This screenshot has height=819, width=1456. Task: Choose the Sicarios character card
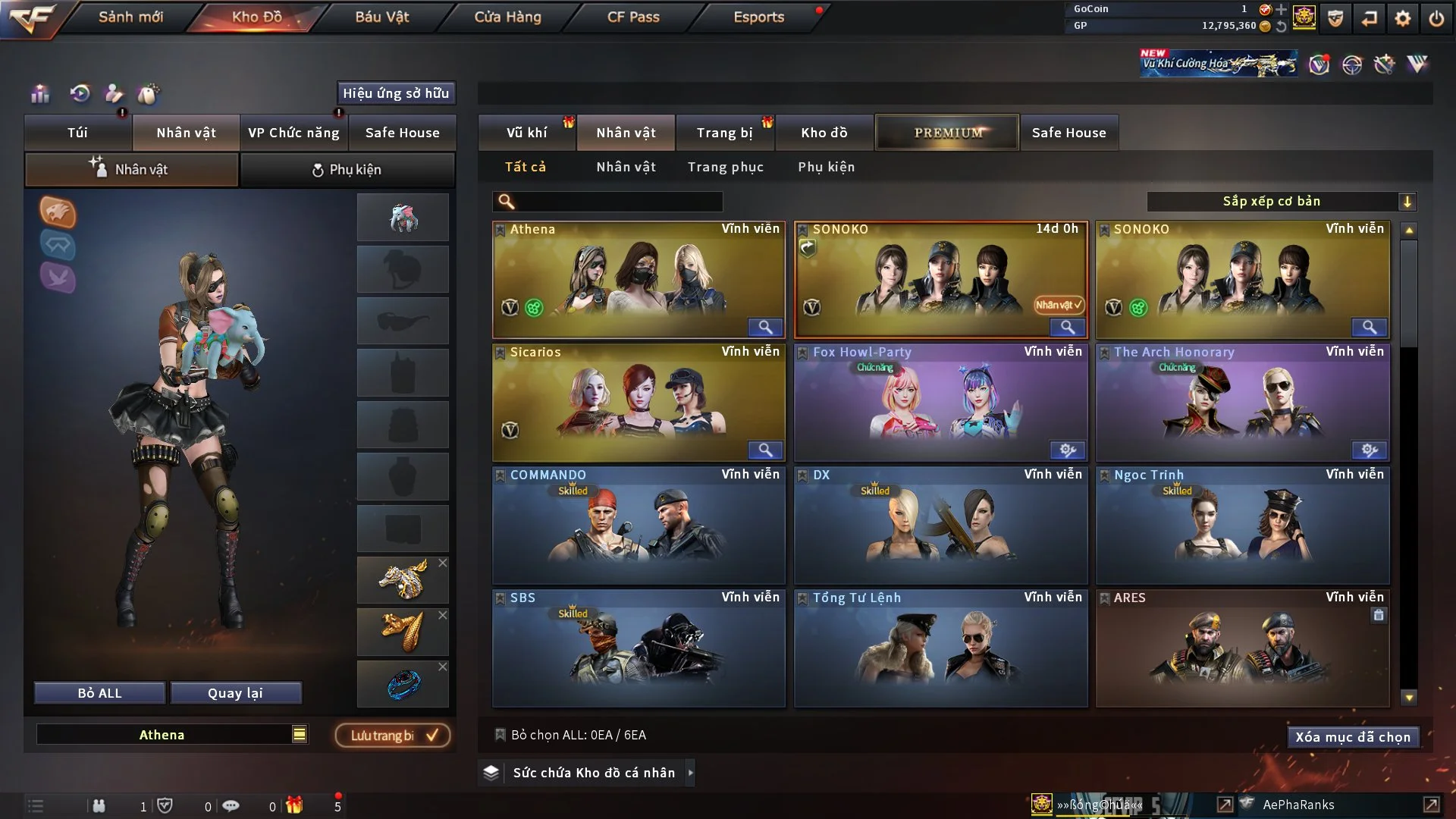(x=639, y=403)
